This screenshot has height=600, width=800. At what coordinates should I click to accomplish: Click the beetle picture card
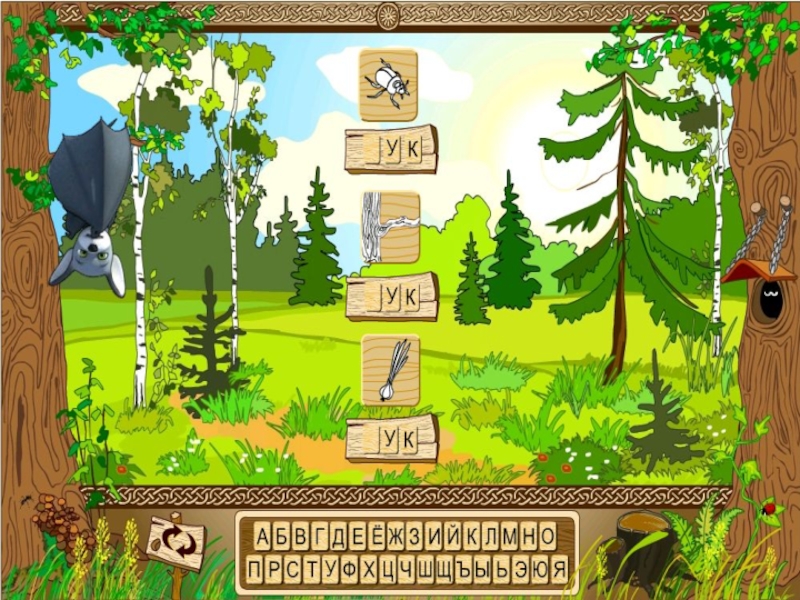click(x=388, y=85)
